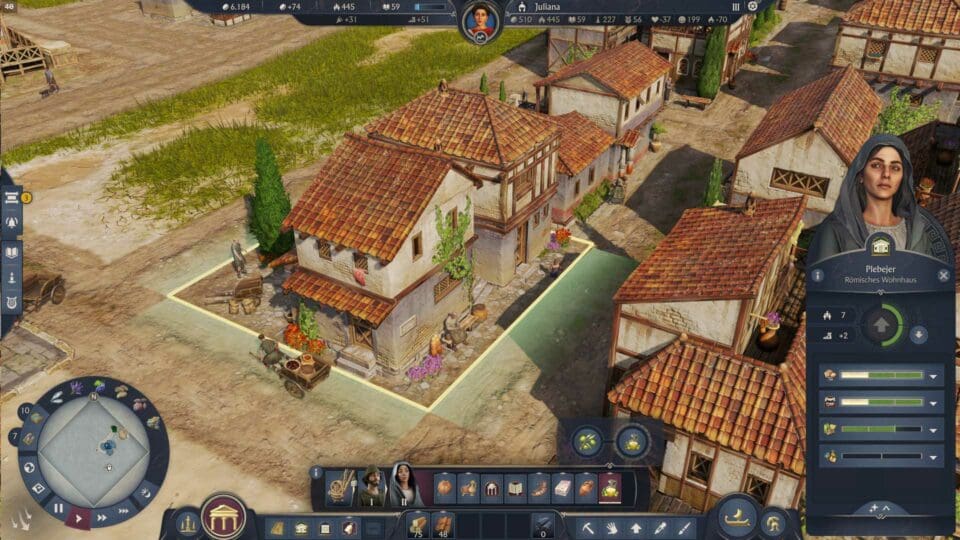Open the Roman helmet military button
The image size is (960, 540).
pyautogui.click(x=774, y=522)
